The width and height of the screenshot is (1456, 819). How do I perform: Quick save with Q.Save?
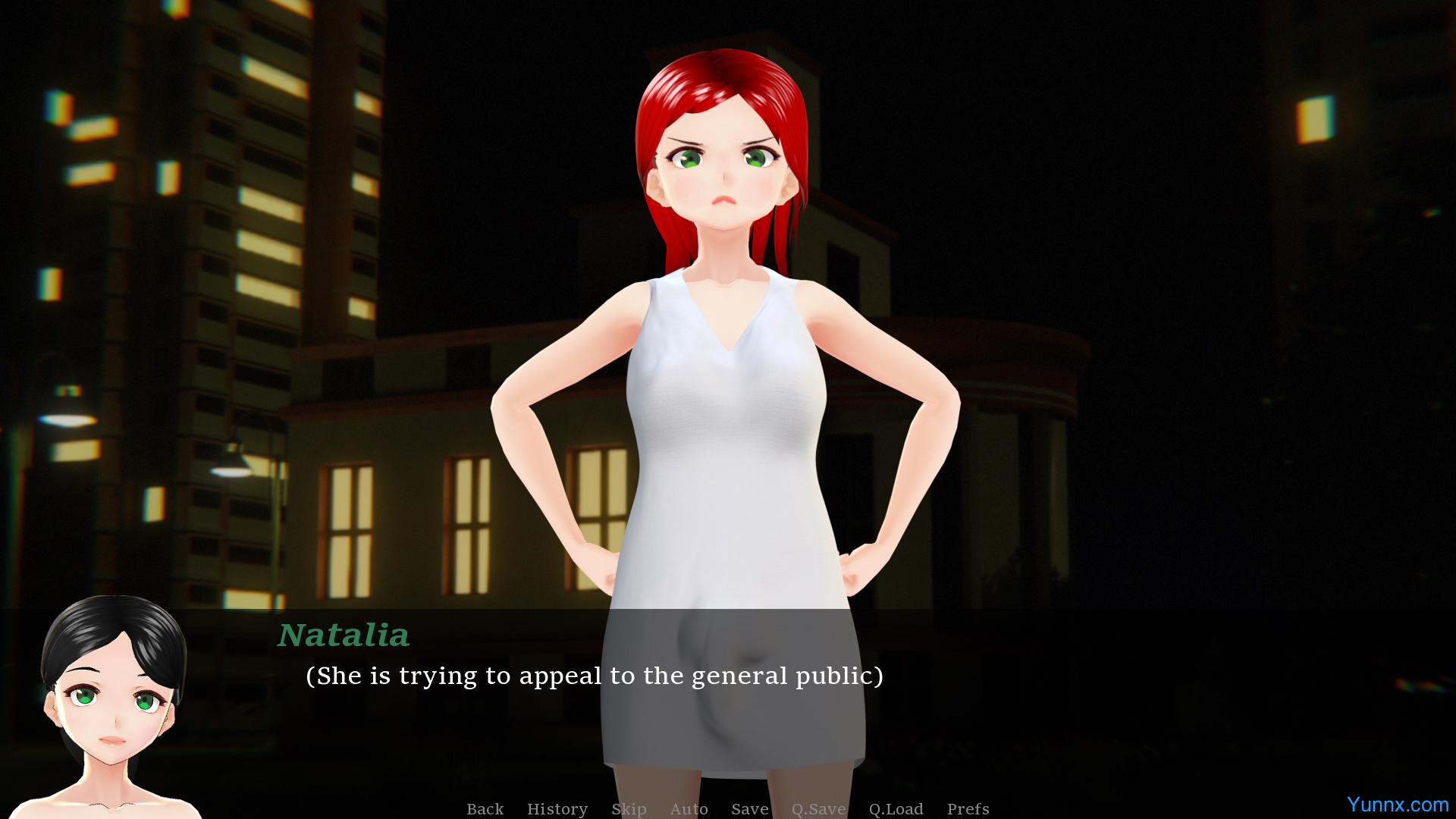point(818,808)
